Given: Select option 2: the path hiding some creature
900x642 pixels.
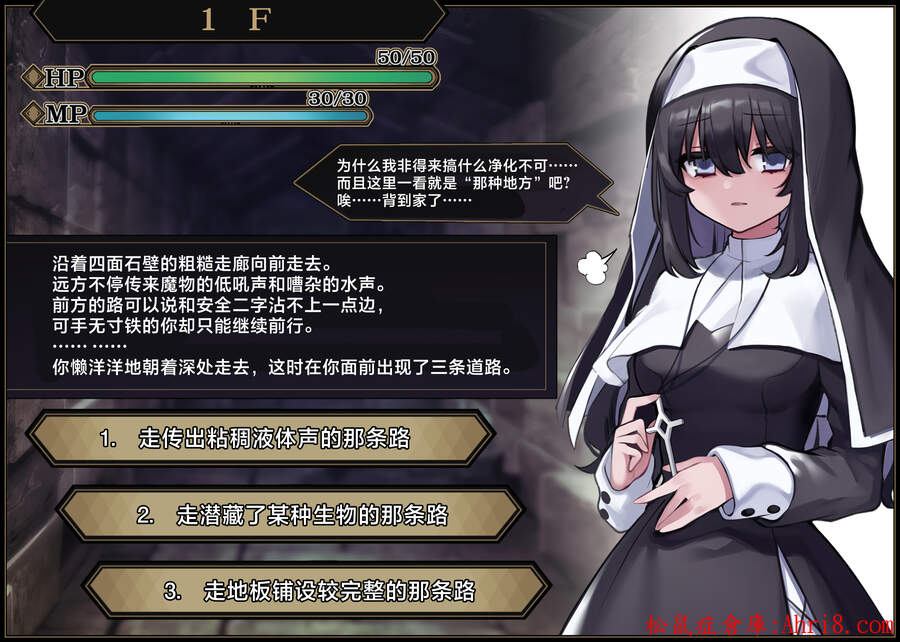Looking at the screenshot, I should 290,515.
